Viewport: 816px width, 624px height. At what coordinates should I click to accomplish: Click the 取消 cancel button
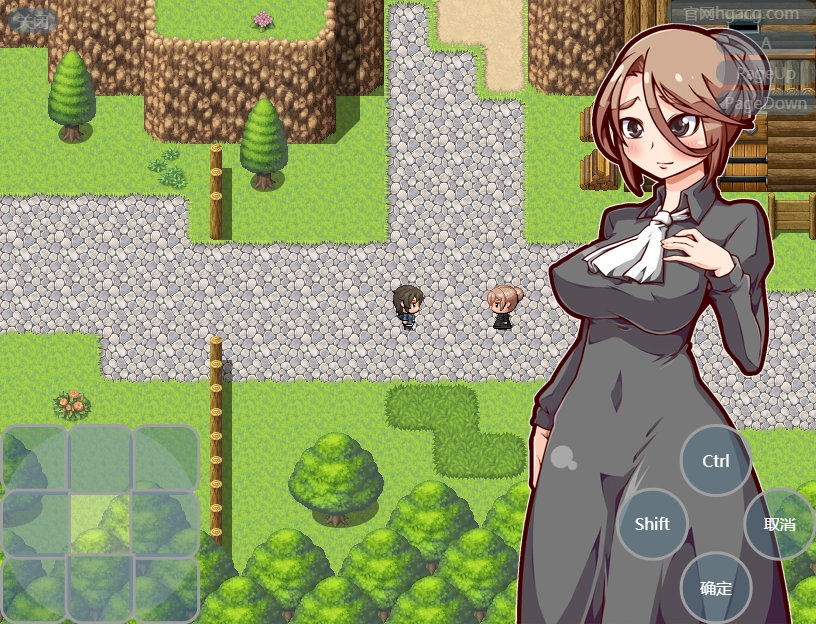(779, 523)
